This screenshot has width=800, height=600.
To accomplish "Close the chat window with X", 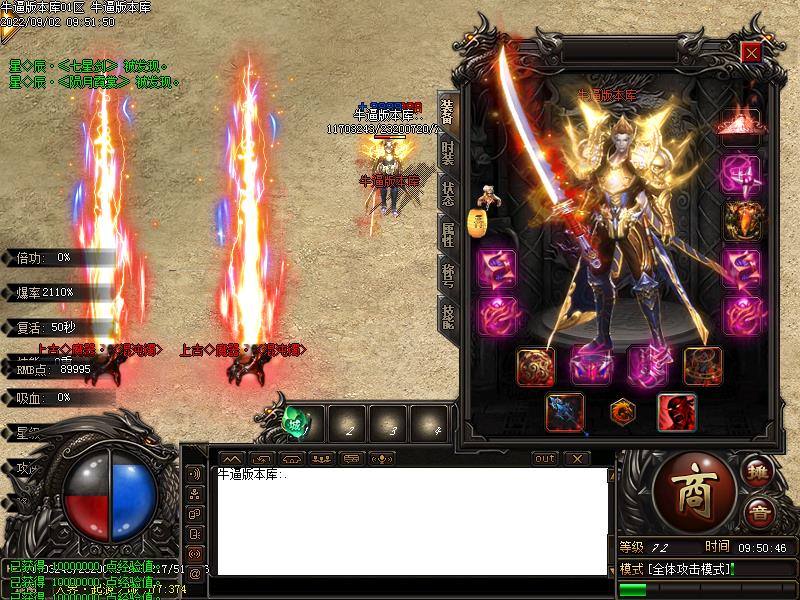I will [x=577, y=458].
